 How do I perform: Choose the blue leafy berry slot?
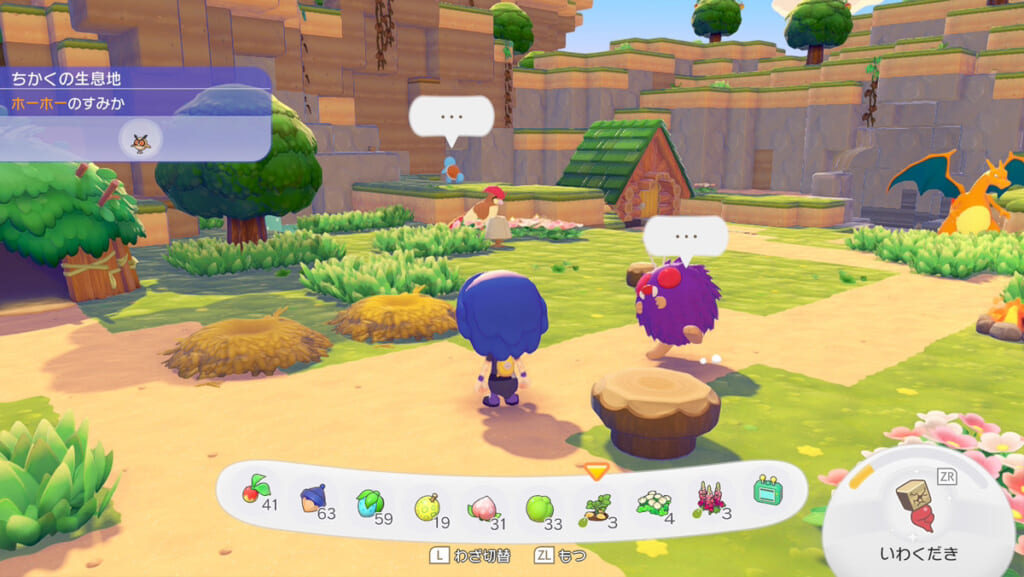369,500
